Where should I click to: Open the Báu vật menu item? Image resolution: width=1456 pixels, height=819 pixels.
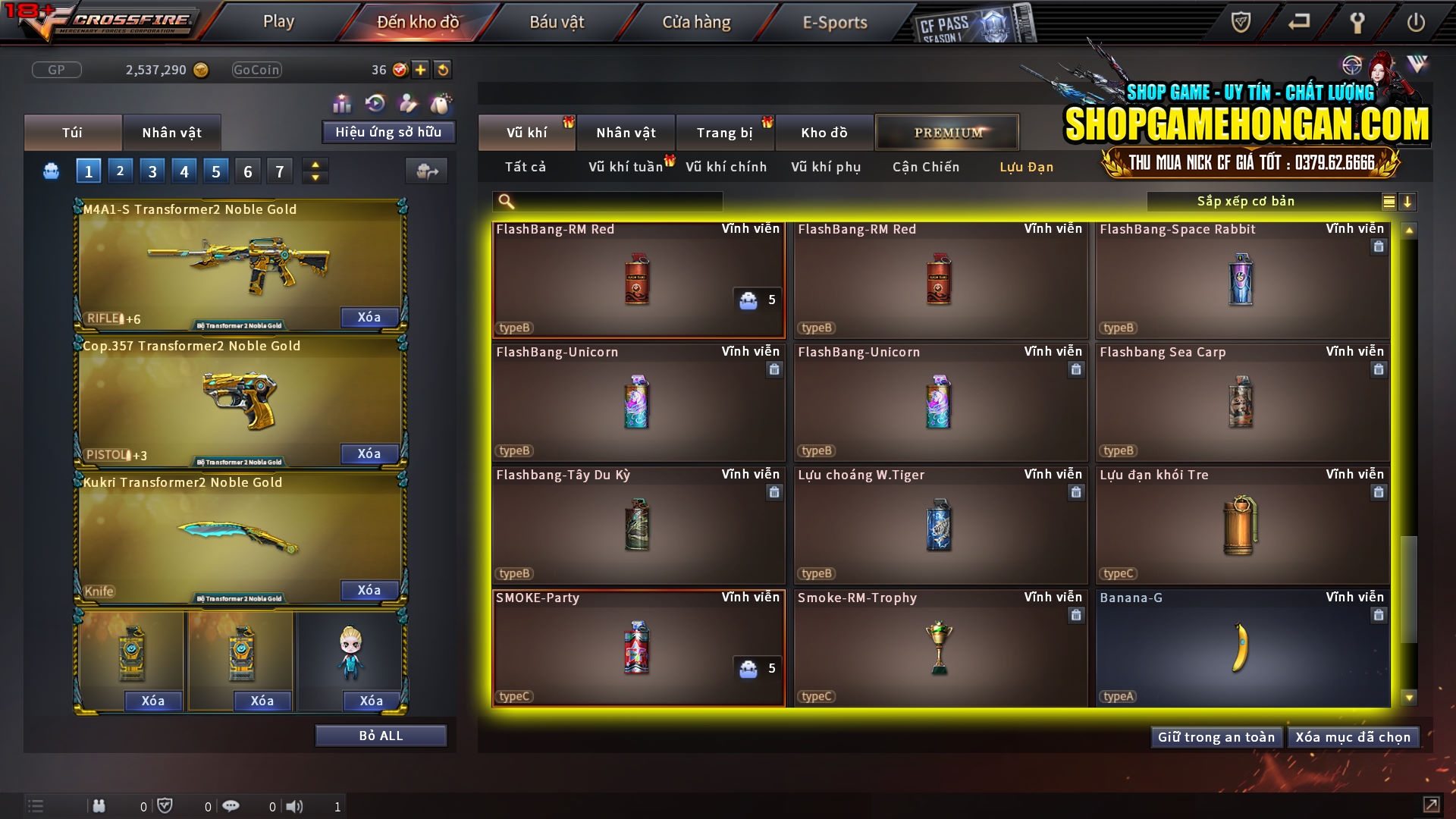[x=557, y=22]
